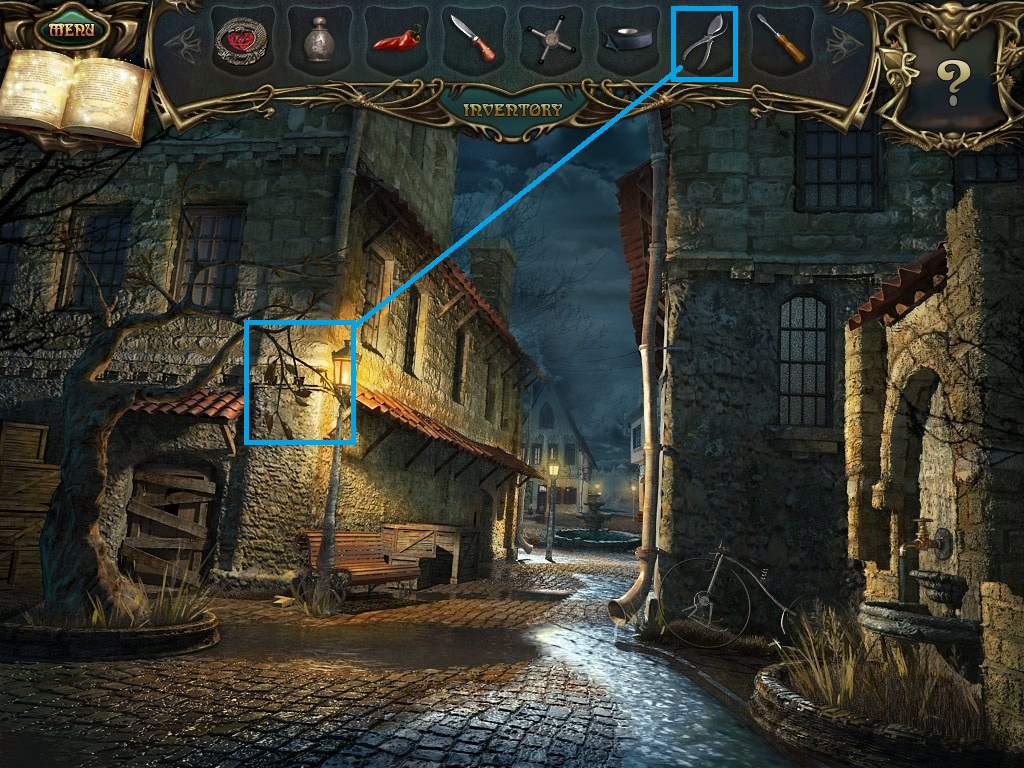Pick the silver flask inventory item

320,42
